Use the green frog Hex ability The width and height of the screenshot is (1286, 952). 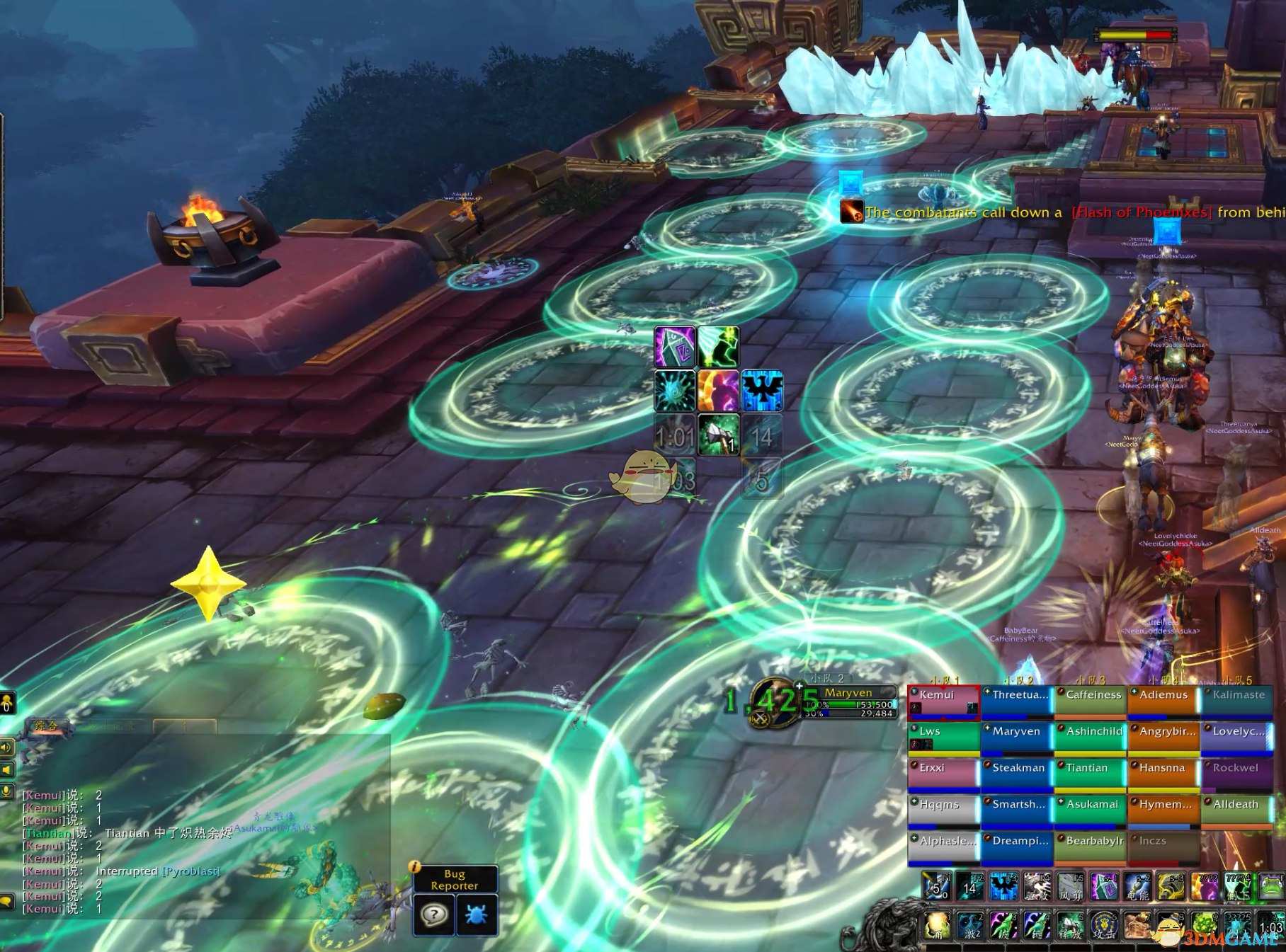1271,887
